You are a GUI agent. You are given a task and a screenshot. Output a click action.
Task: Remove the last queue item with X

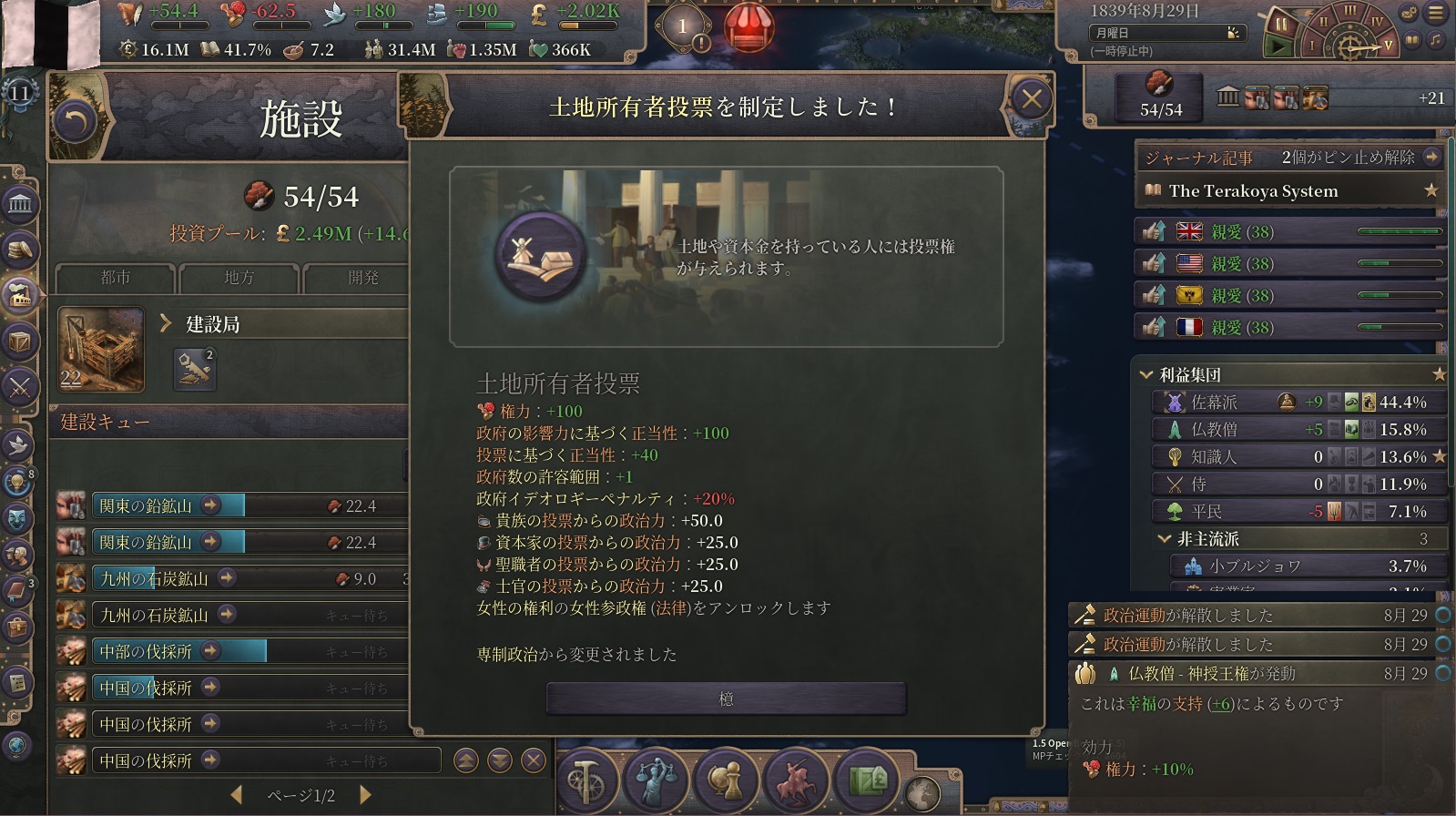pyautogui.click(x=534, y=760)
